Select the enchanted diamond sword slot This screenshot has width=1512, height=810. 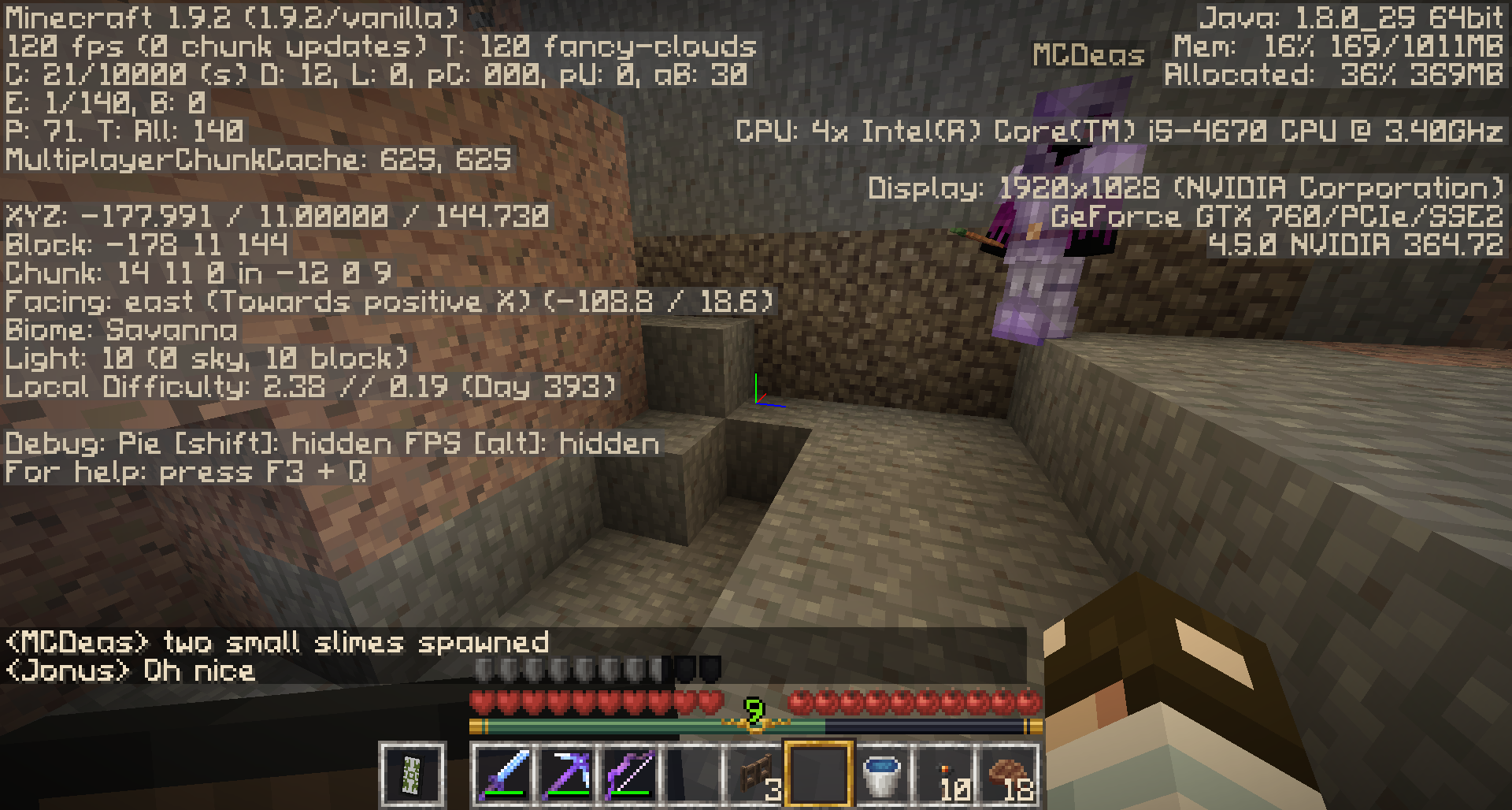point(502,774)
